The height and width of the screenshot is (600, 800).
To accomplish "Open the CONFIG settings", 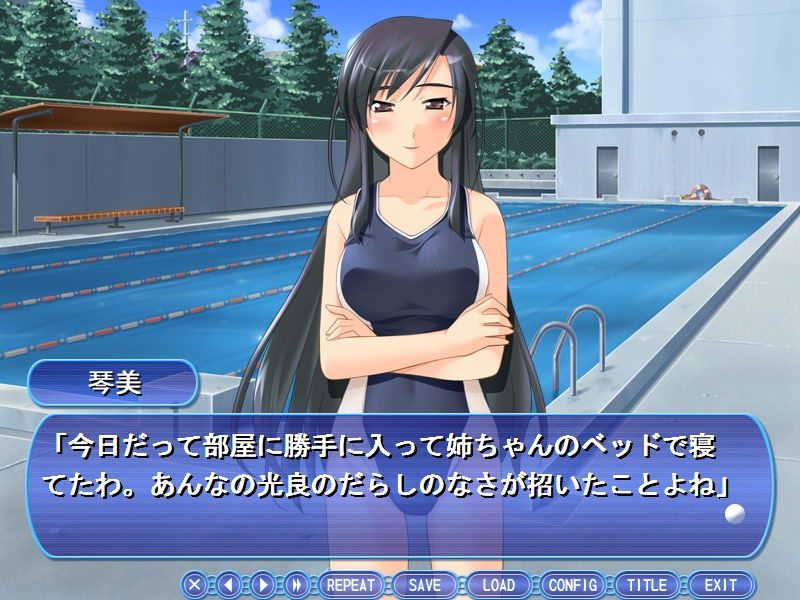I will [x=573, y=585].
